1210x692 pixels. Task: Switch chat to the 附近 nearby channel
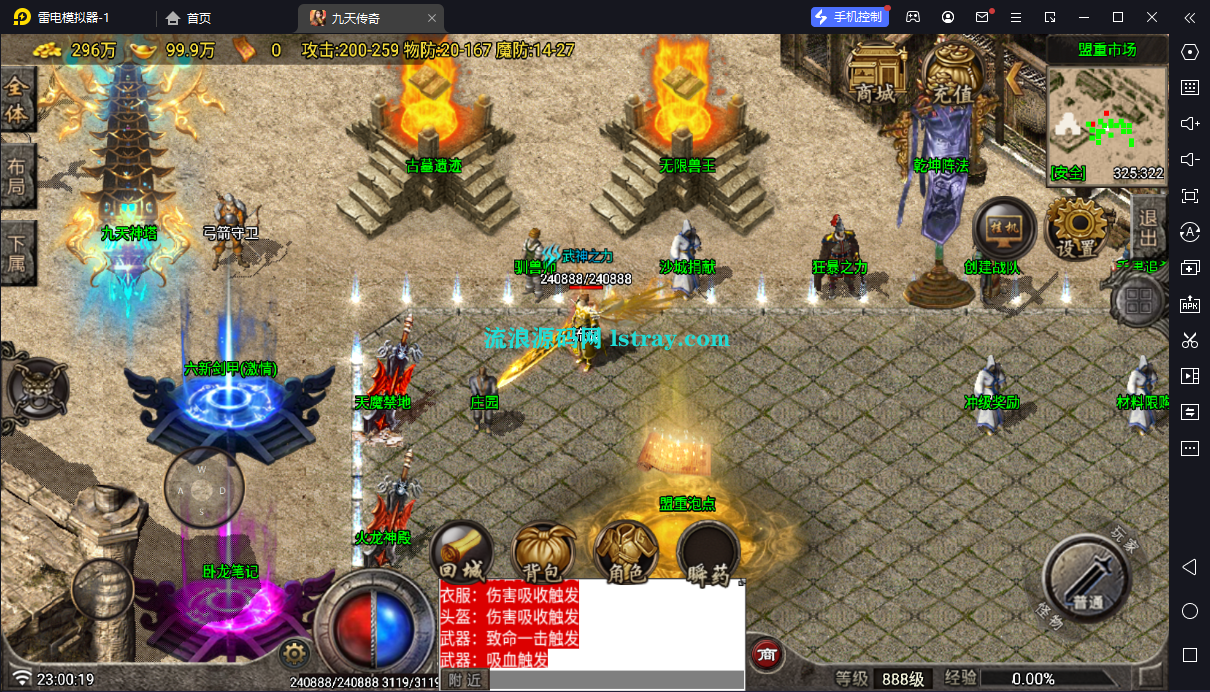point(464,680)
